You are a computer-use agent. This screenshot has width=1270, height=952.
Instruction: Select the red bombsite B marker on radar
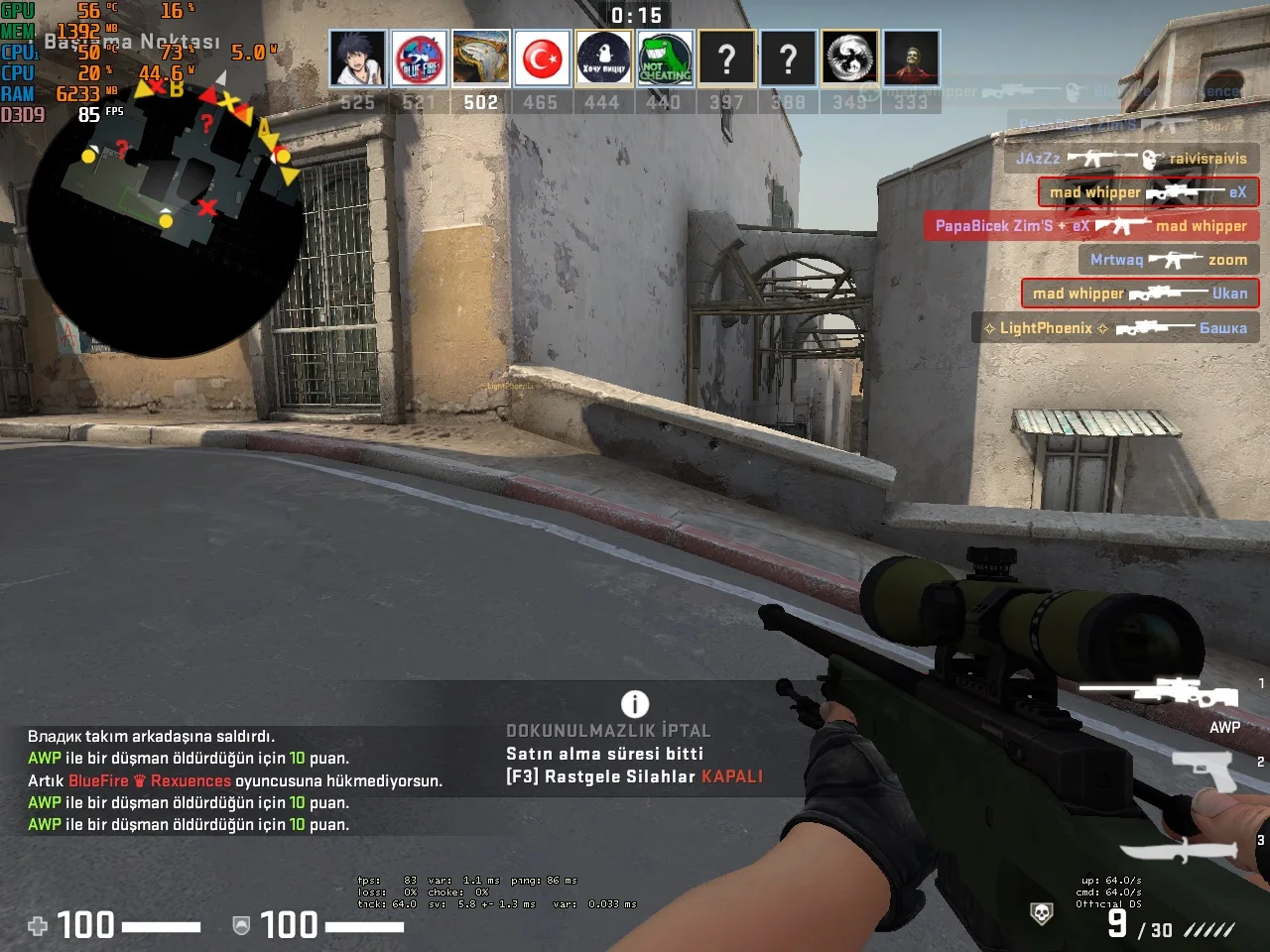point(177,89)
